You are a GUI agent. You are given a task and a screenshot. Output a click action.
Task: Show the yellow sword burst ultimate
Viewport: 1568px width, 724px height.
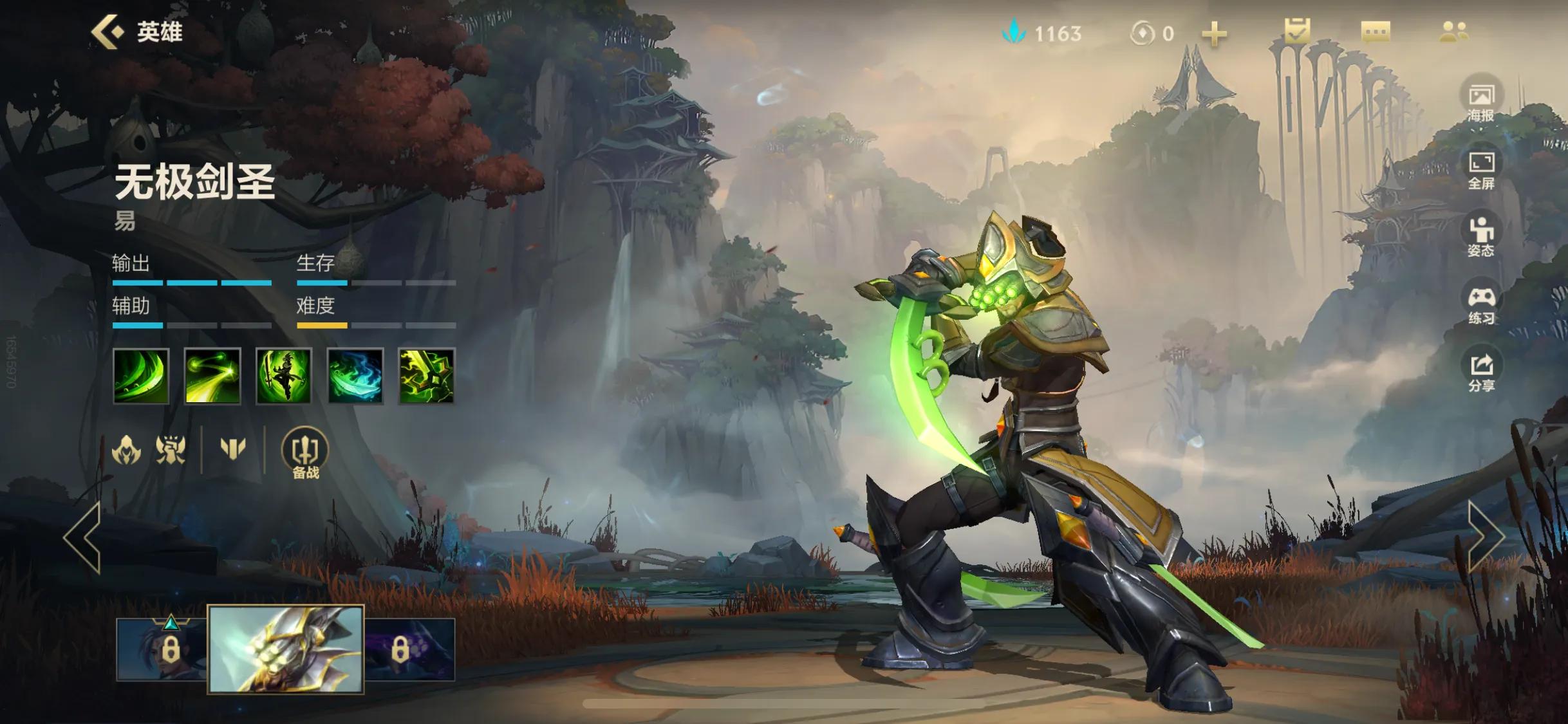click(427, 376)
